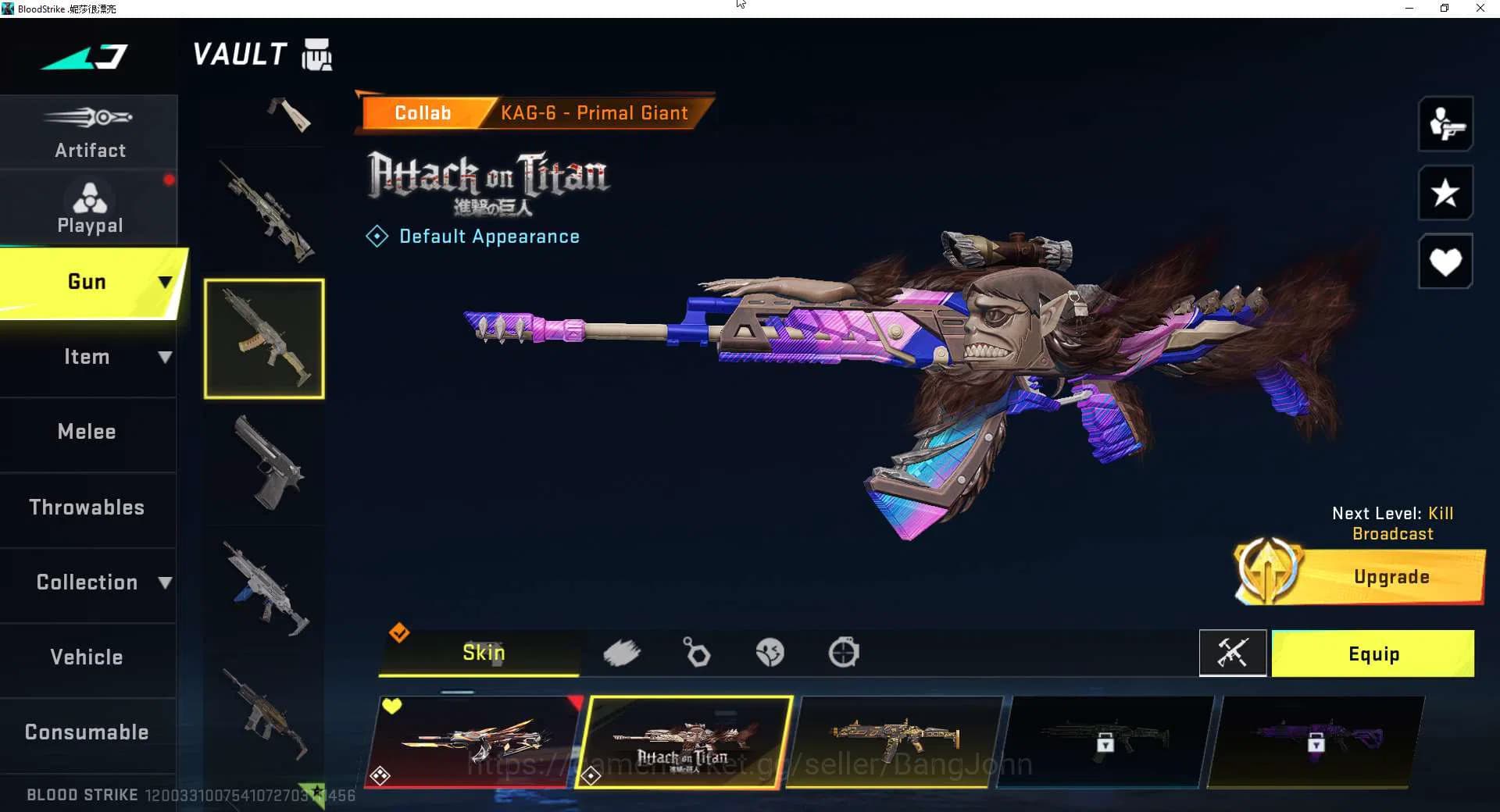Toggle the star rating icon
Screen dimensions: 1500x812
point(1446,193)
